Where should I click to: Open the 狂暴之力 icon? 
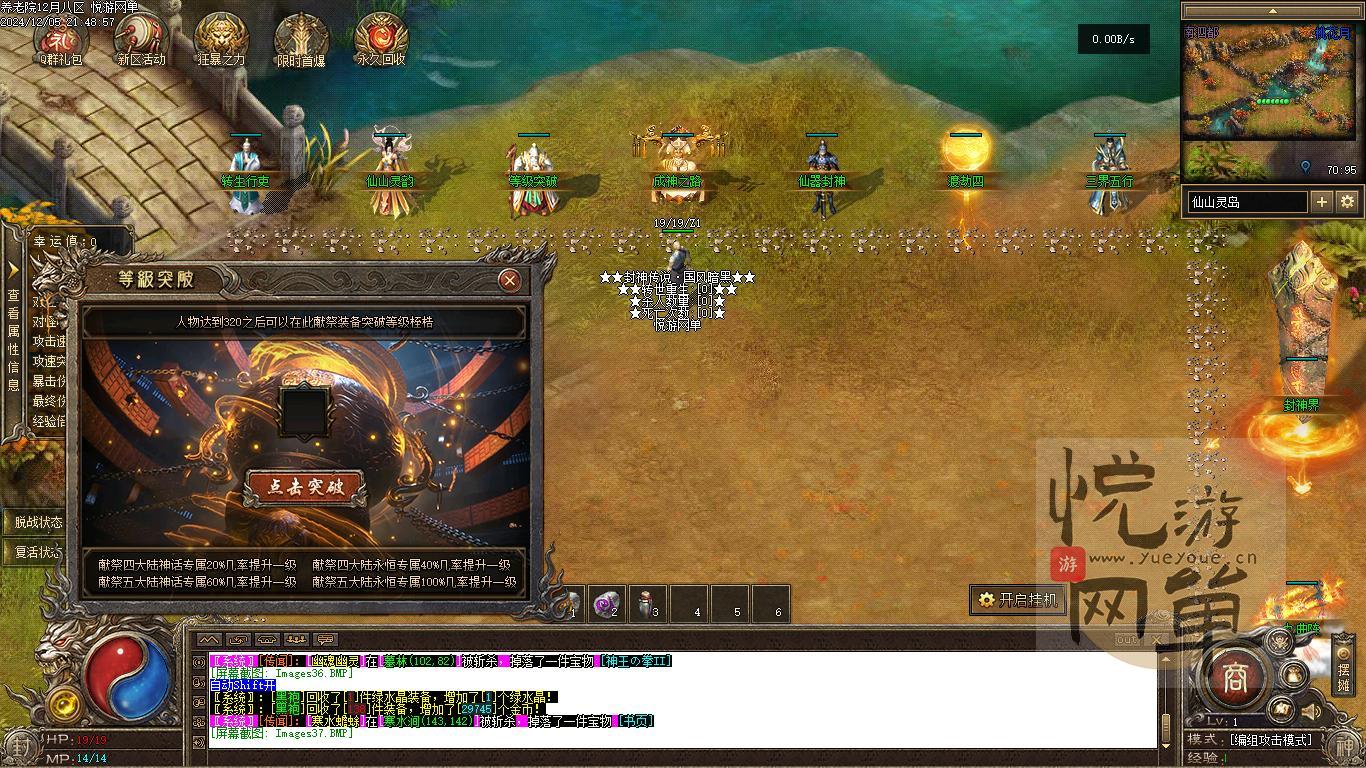pos(221,38)
